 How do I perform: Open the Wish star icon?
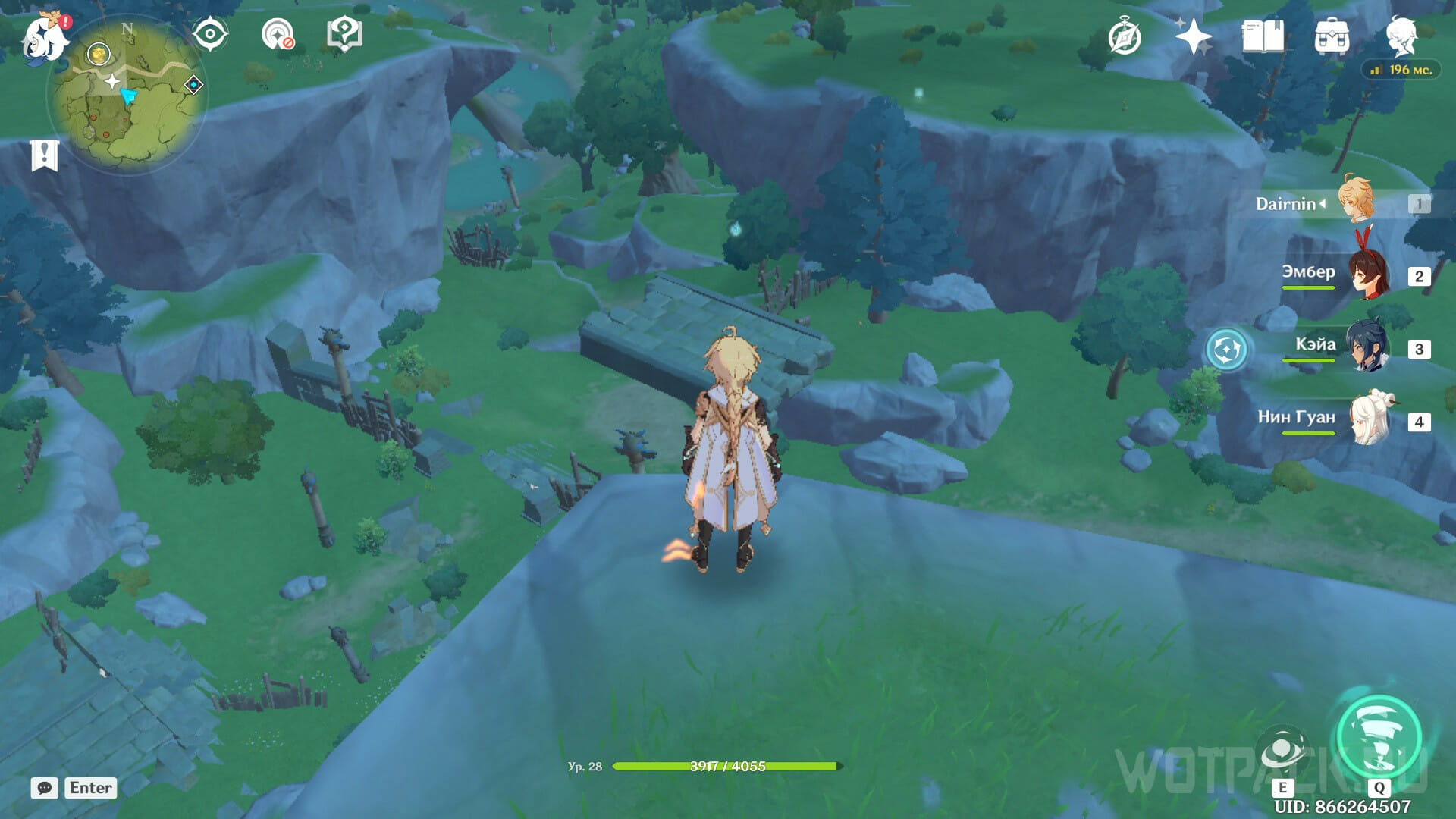[1193, 36]
